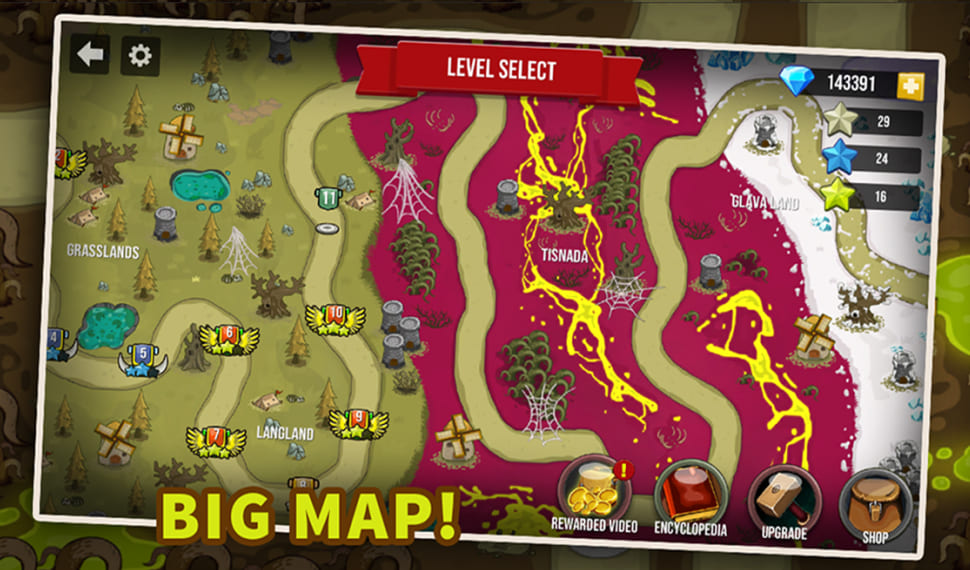This screenshot has height=570, width=970.
Task: Select the level 6 badge
Action: (229, 338)
